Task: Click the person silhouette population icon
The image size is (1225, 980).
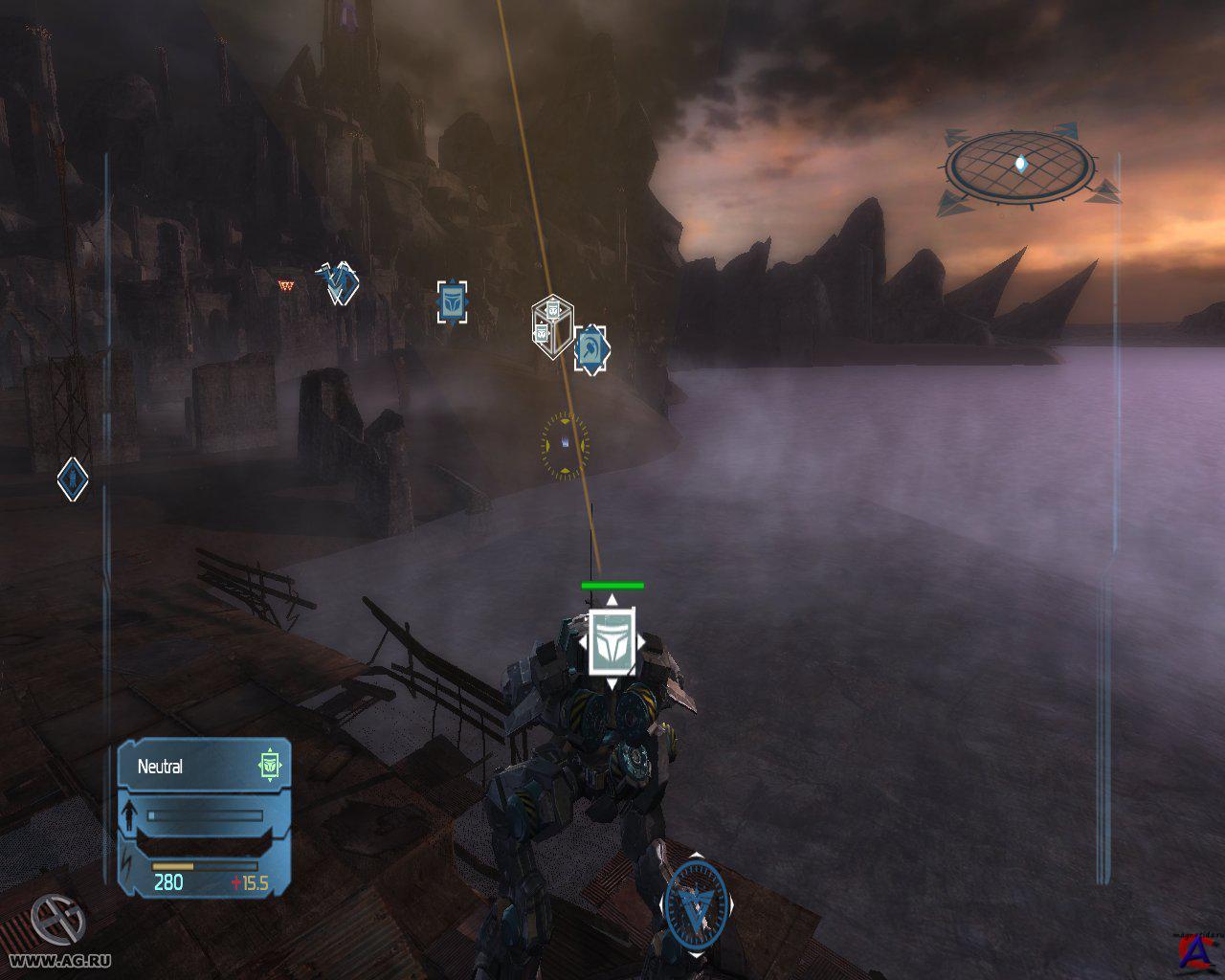Action: 129,816
